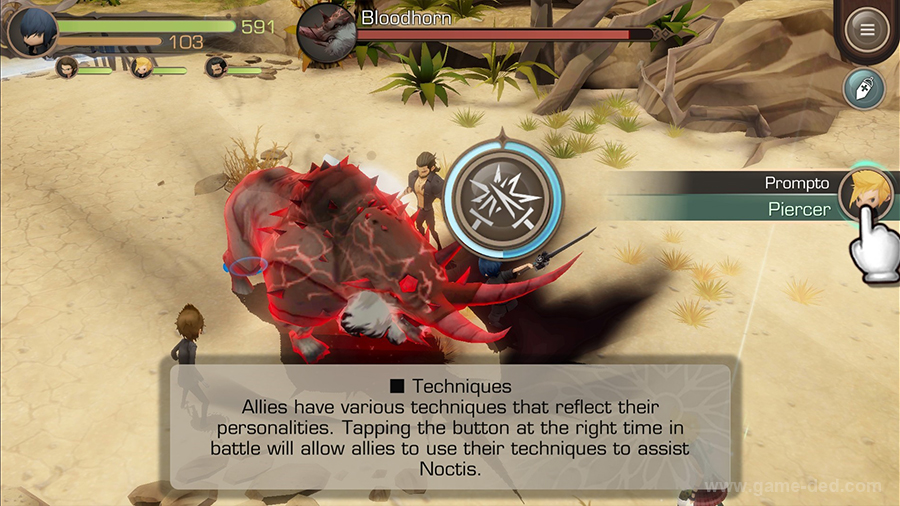Viewport: 900px width, 506px height.
Task: Select Noctis's portrait
Action: 31,31
